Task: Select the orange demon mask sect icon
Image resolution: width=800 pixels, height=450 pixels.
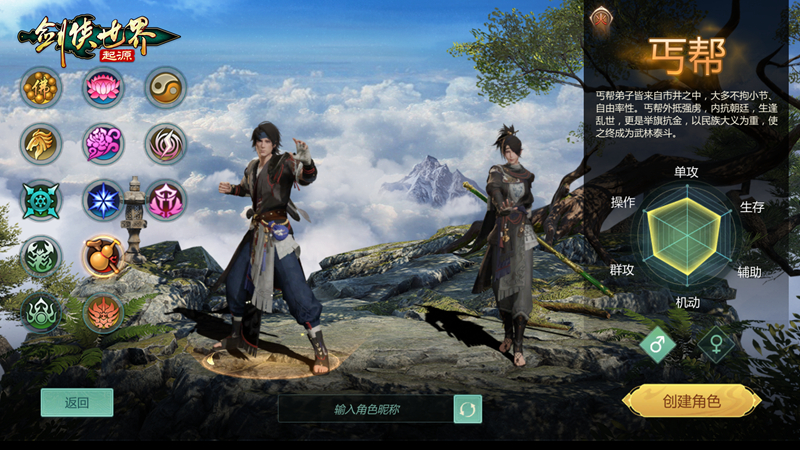Action: (x=103, y=312)
